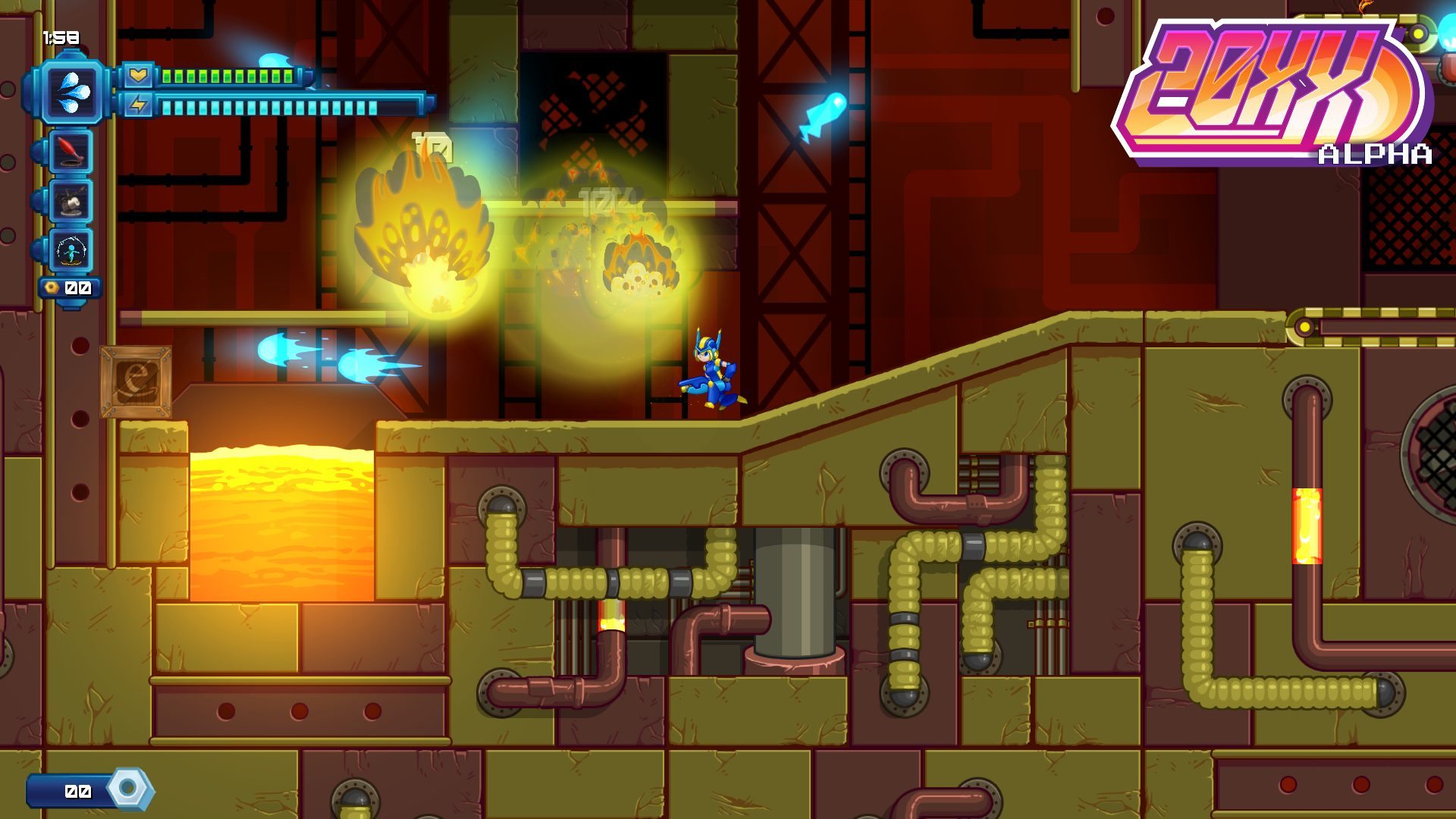This screenshot has width=1456, height=819.
Task: Activate the red blade ability slot
Action: tap(71, 151)
